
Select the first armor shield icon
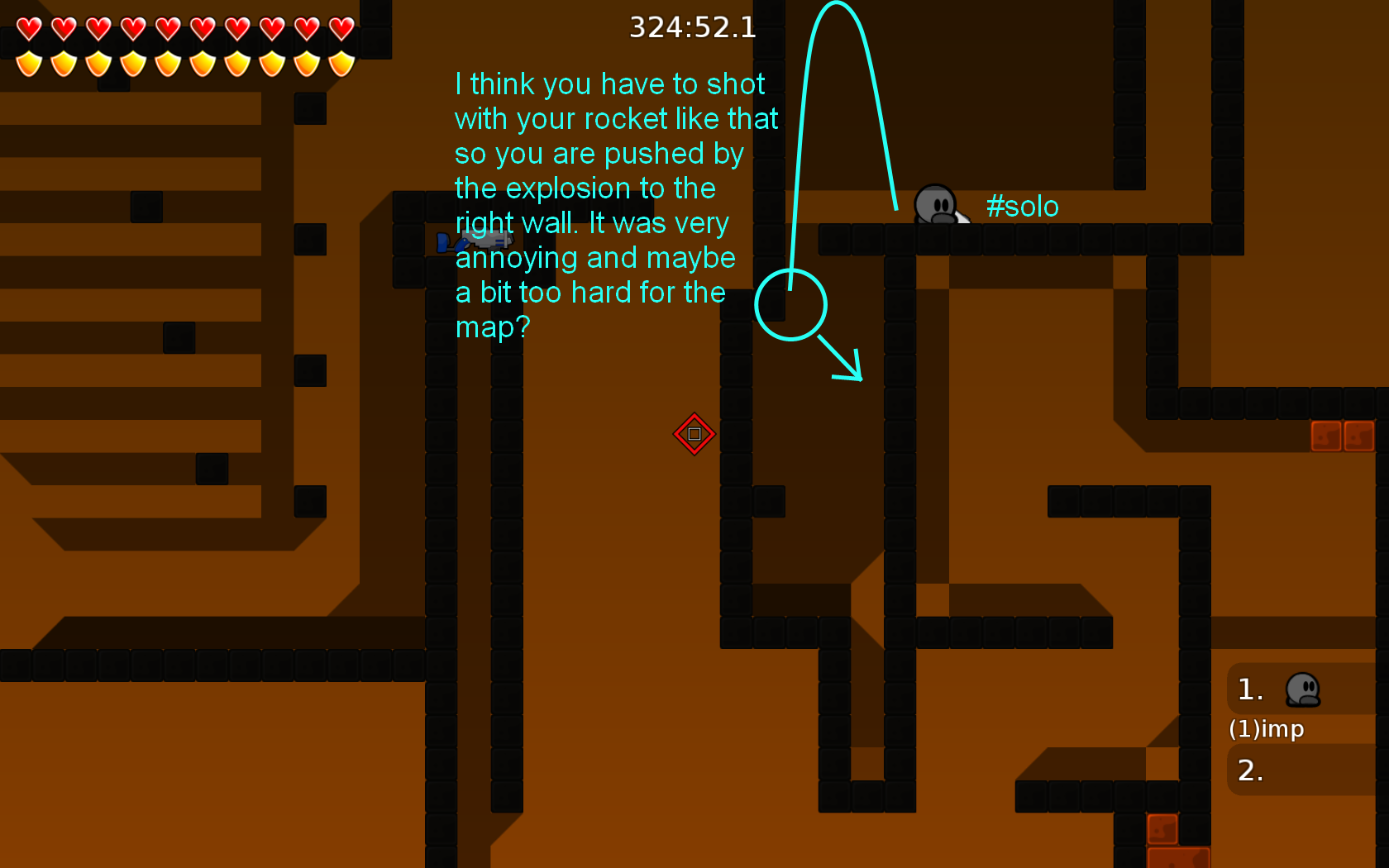pyautogui.click(x=27, y=64)
